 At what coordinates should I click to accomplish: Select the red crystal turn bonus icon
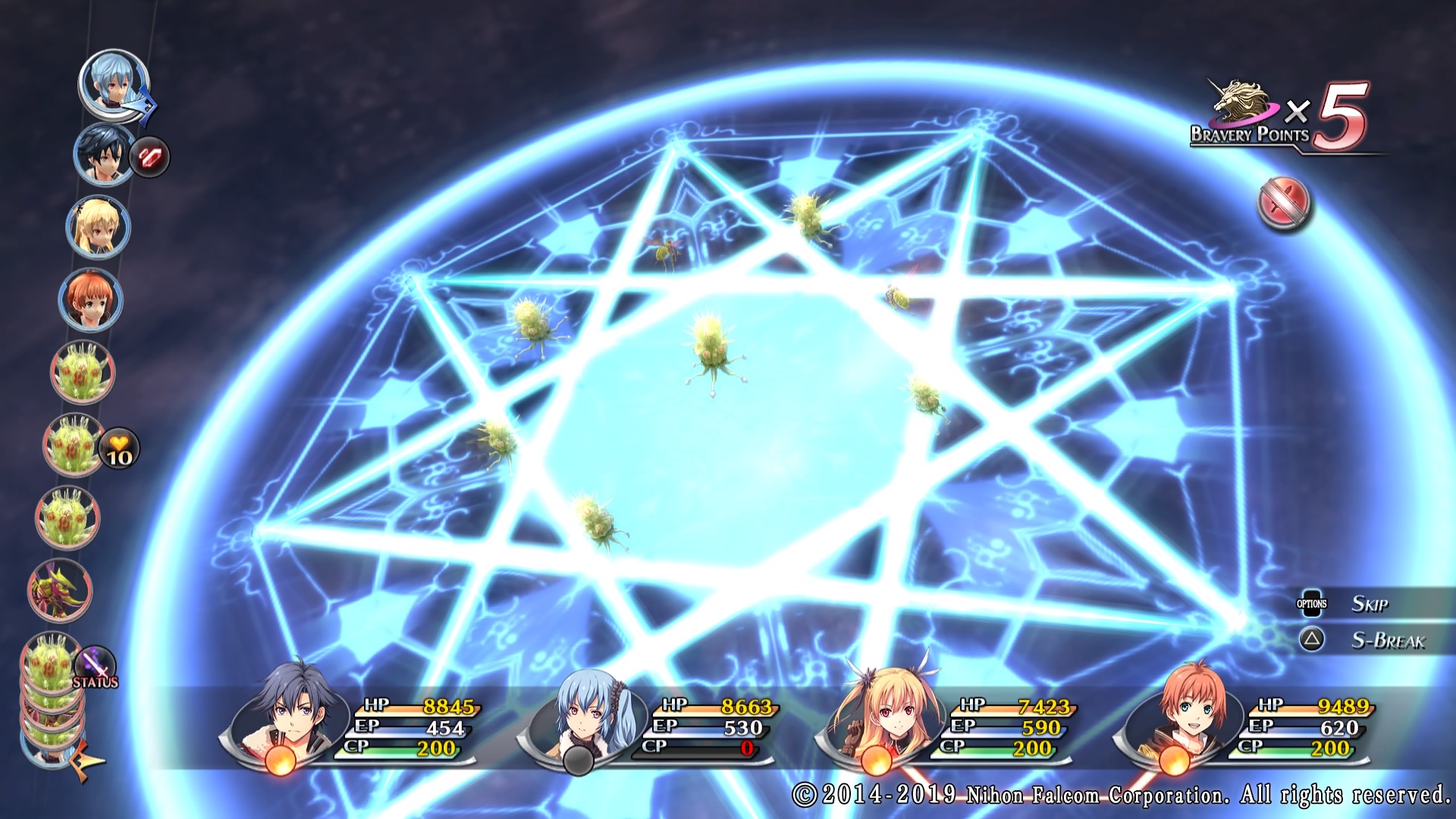coord(149,157)
